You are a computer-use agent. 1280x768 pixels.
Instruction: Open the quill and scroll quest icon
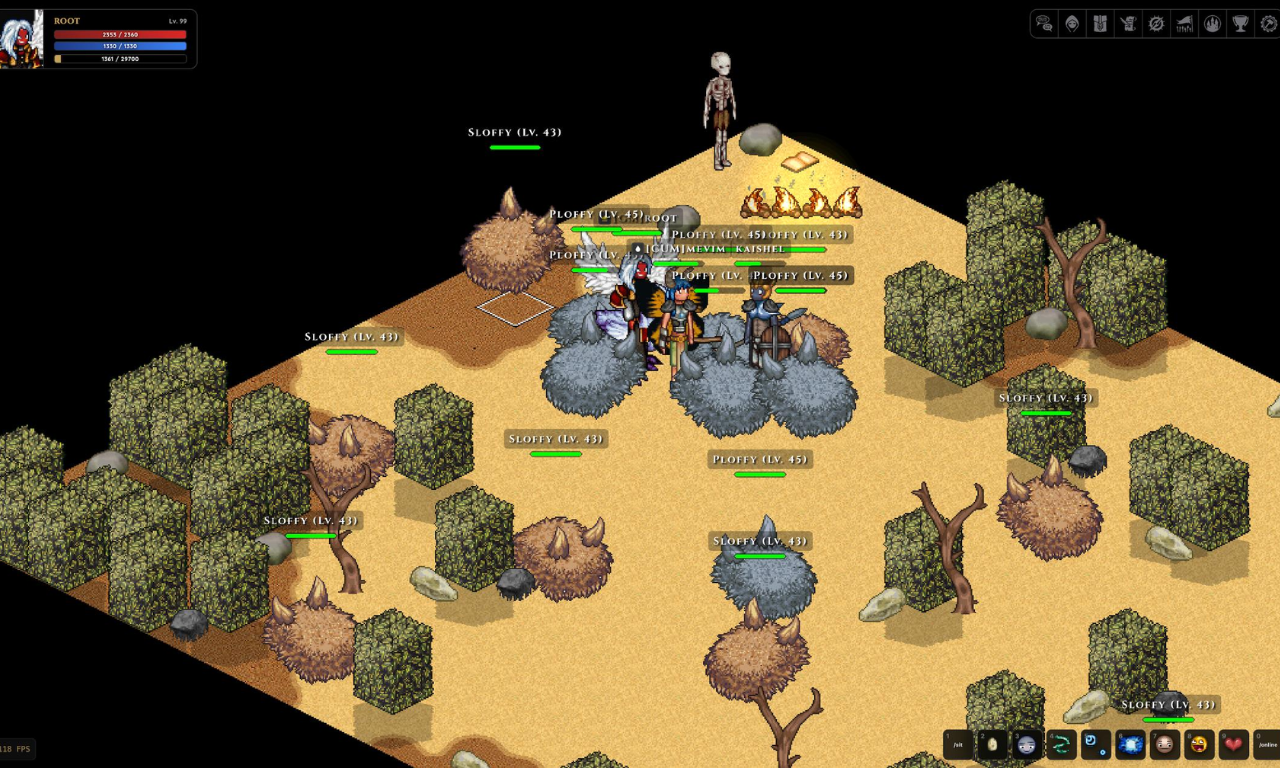click(x=1128, y=24)
